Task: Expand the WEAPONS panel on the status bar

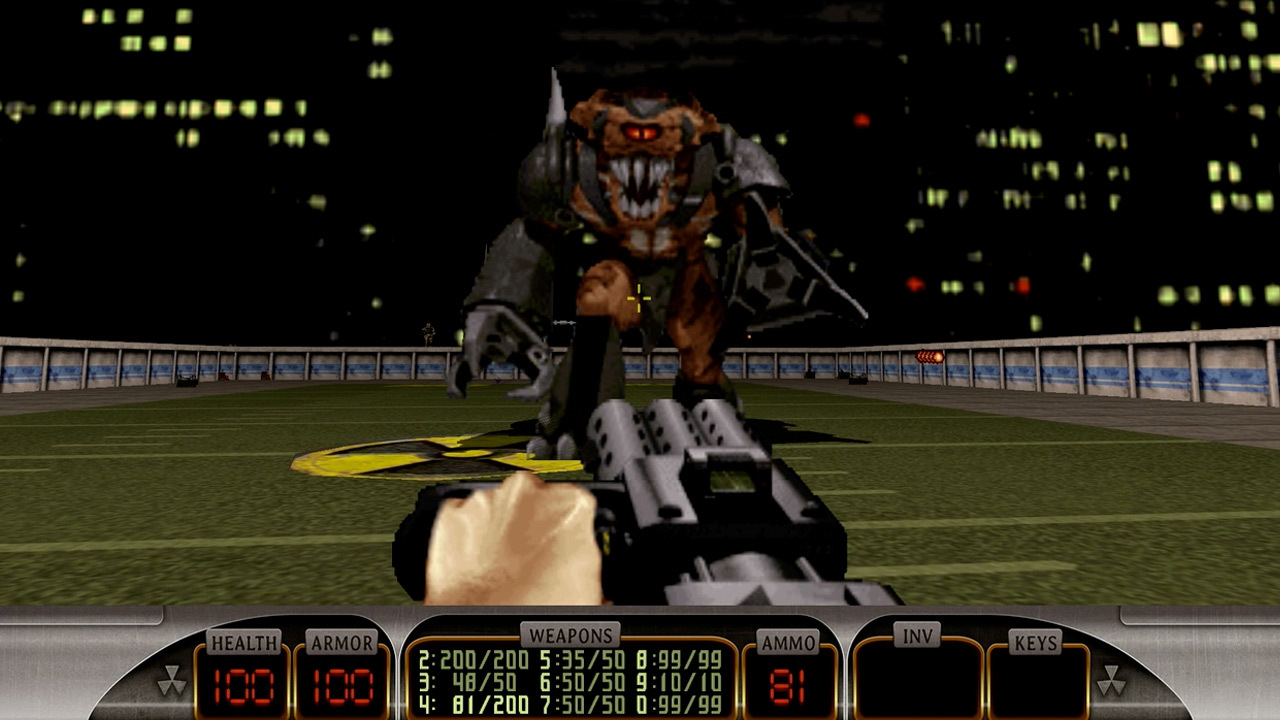Action: click(x=571, y=634)
